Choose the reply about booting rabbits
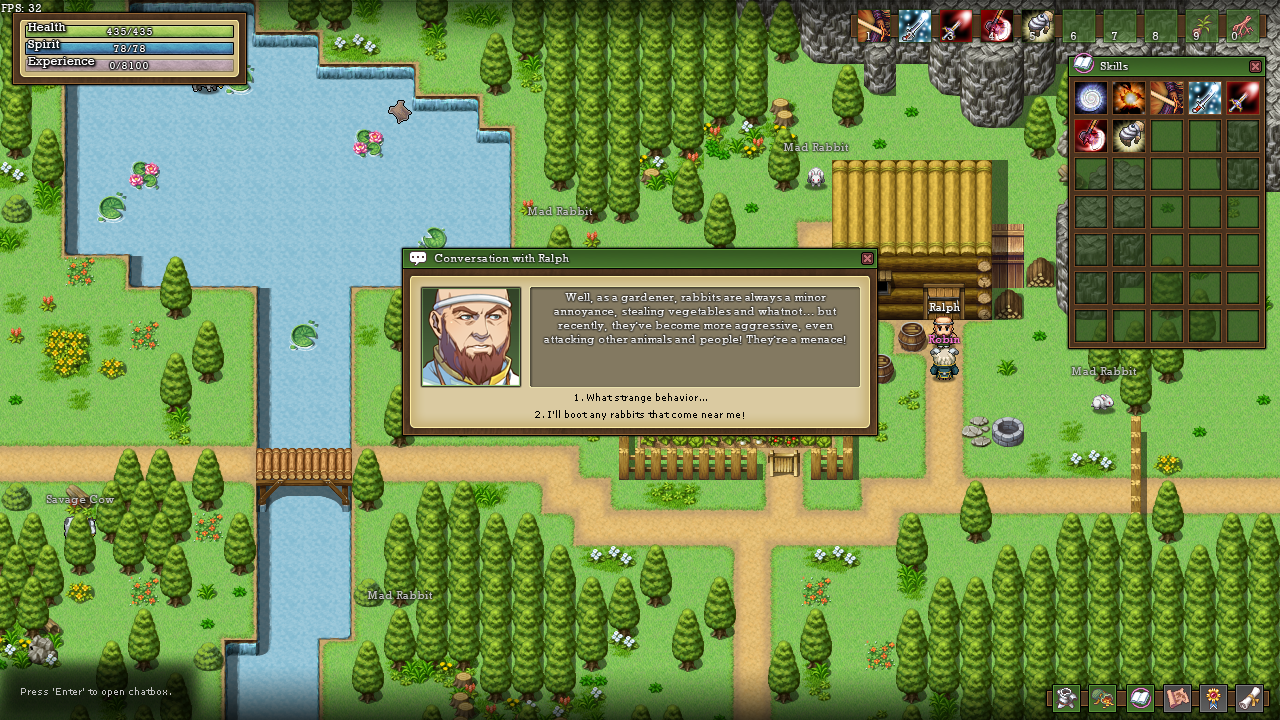Viewport: 1280px width, 720px height. [640, 415]
